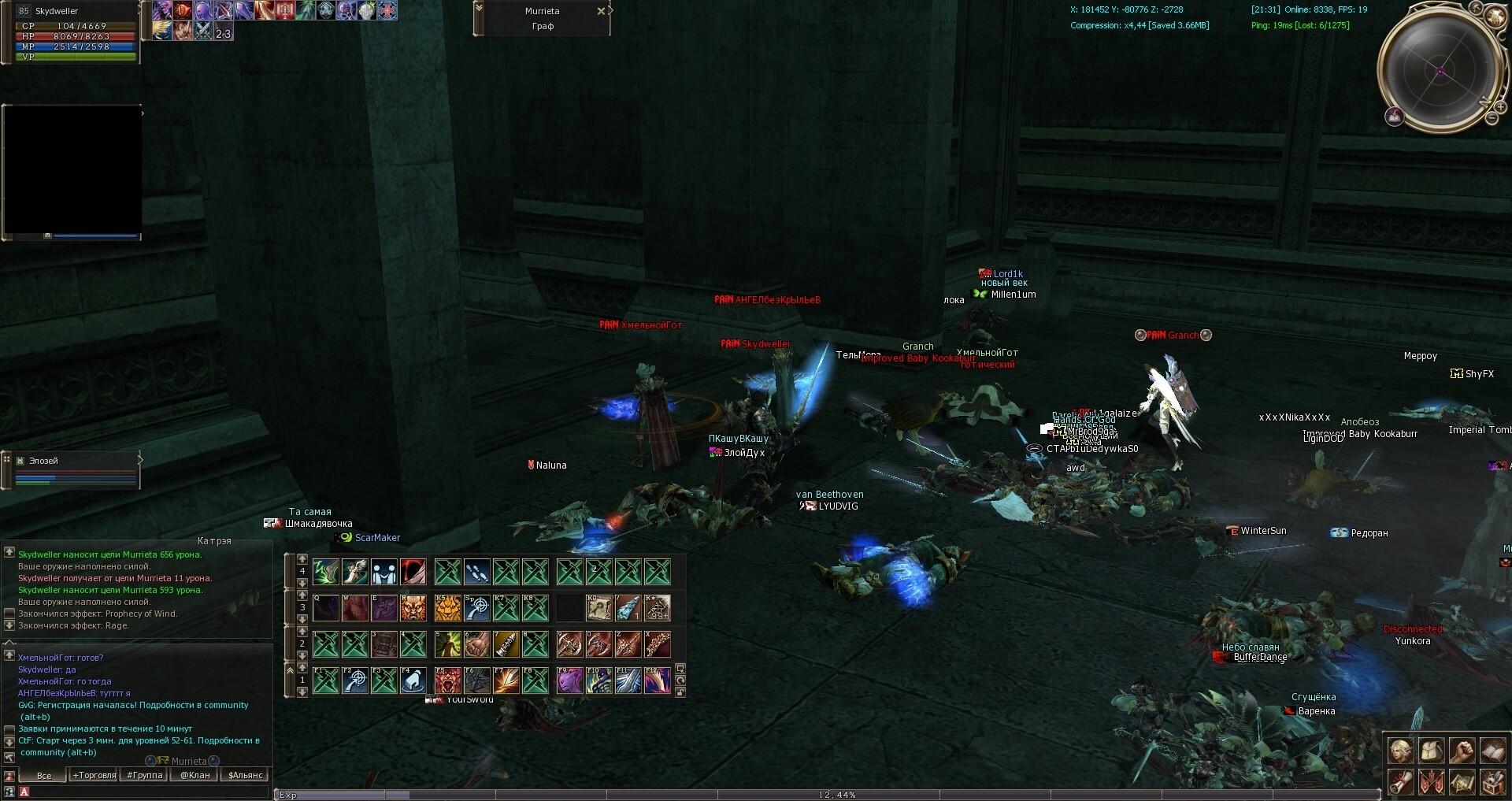Open the actions fist icon
This screenshot has width=1512, height=801.
click(1462, 751)
